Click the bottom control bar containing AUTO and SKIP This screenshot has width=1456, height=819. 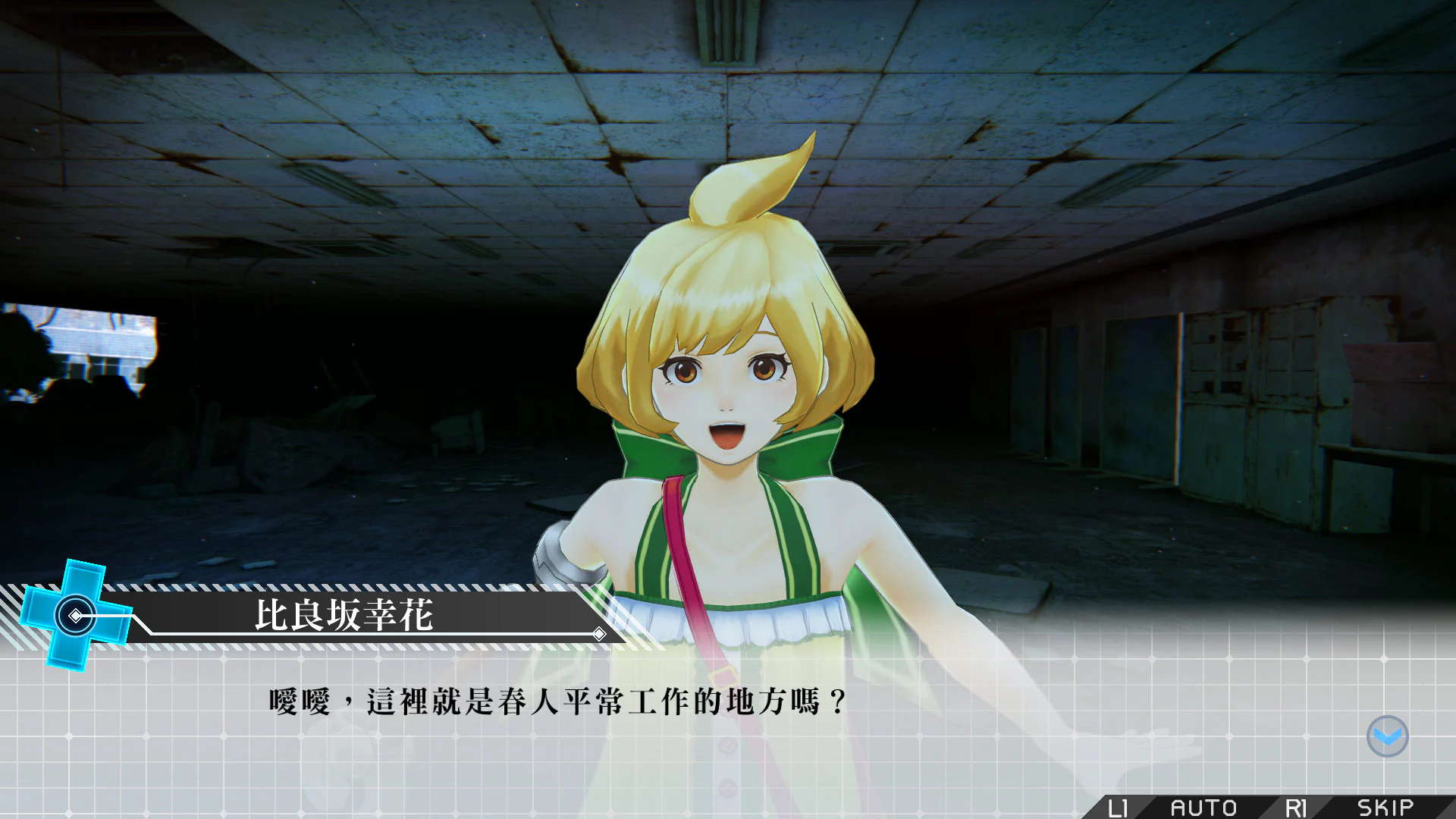tap(1251, 805)
